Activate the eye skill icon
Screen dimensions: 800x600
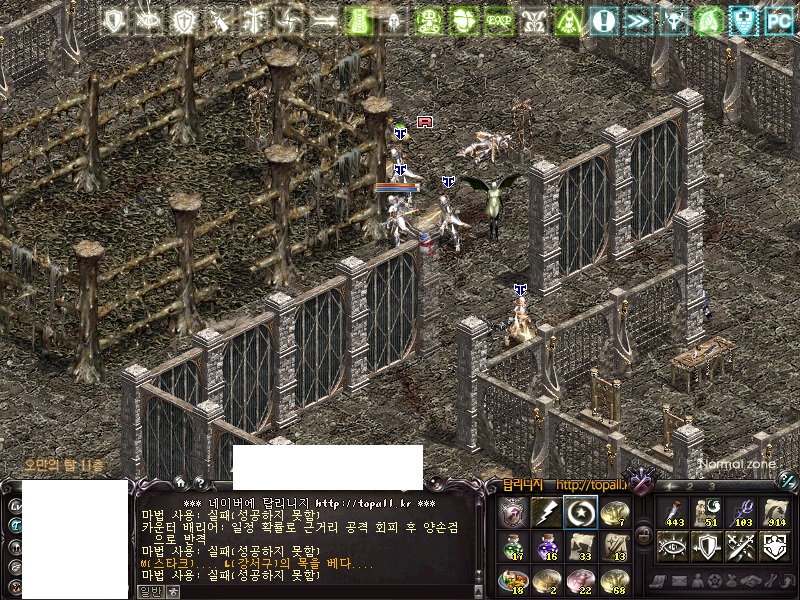pyautogui.click(x=671, y=546)
